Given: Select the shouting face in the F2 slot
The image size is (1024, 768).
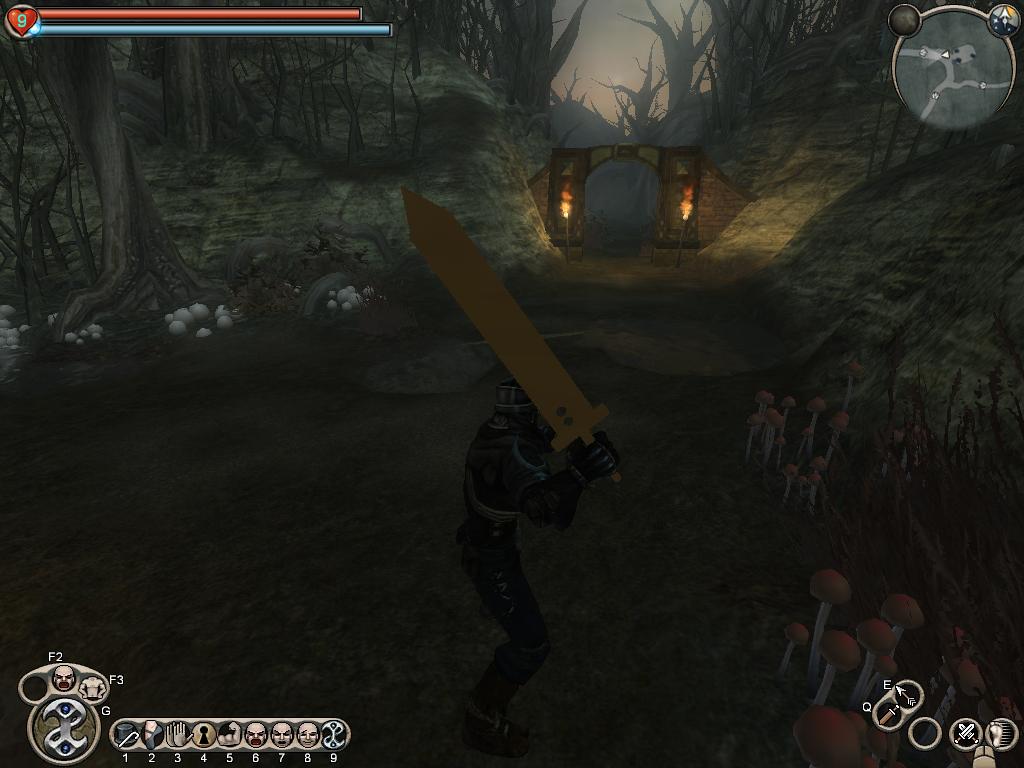Looking at the screenshot, I should (64, 677).
